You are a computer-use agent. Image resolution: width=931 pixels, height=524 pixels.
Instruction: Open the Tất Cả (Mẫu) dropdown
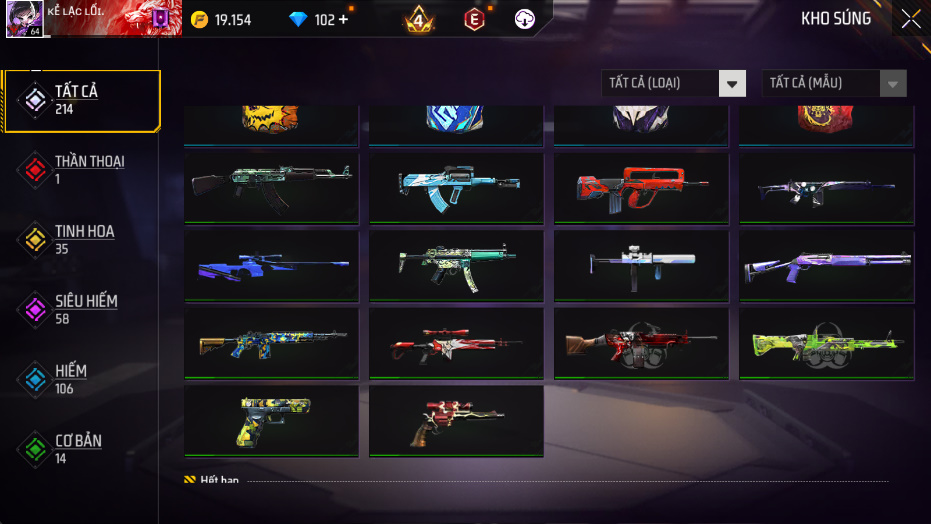[x=834, y=83]
